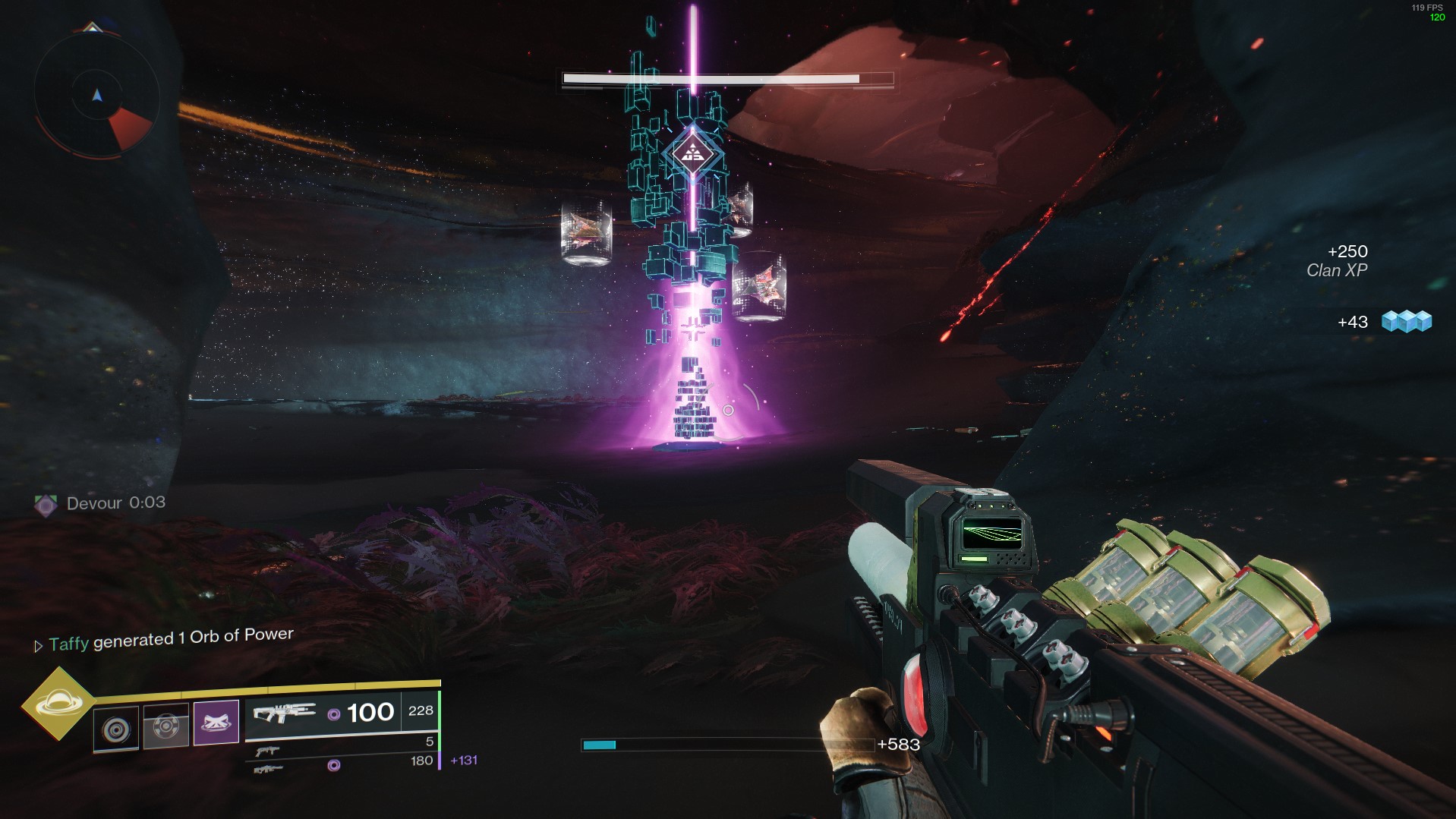Switch to the heavy weapon with 180 ammo
1456x819 pixels.
click(x=267, y=769)
